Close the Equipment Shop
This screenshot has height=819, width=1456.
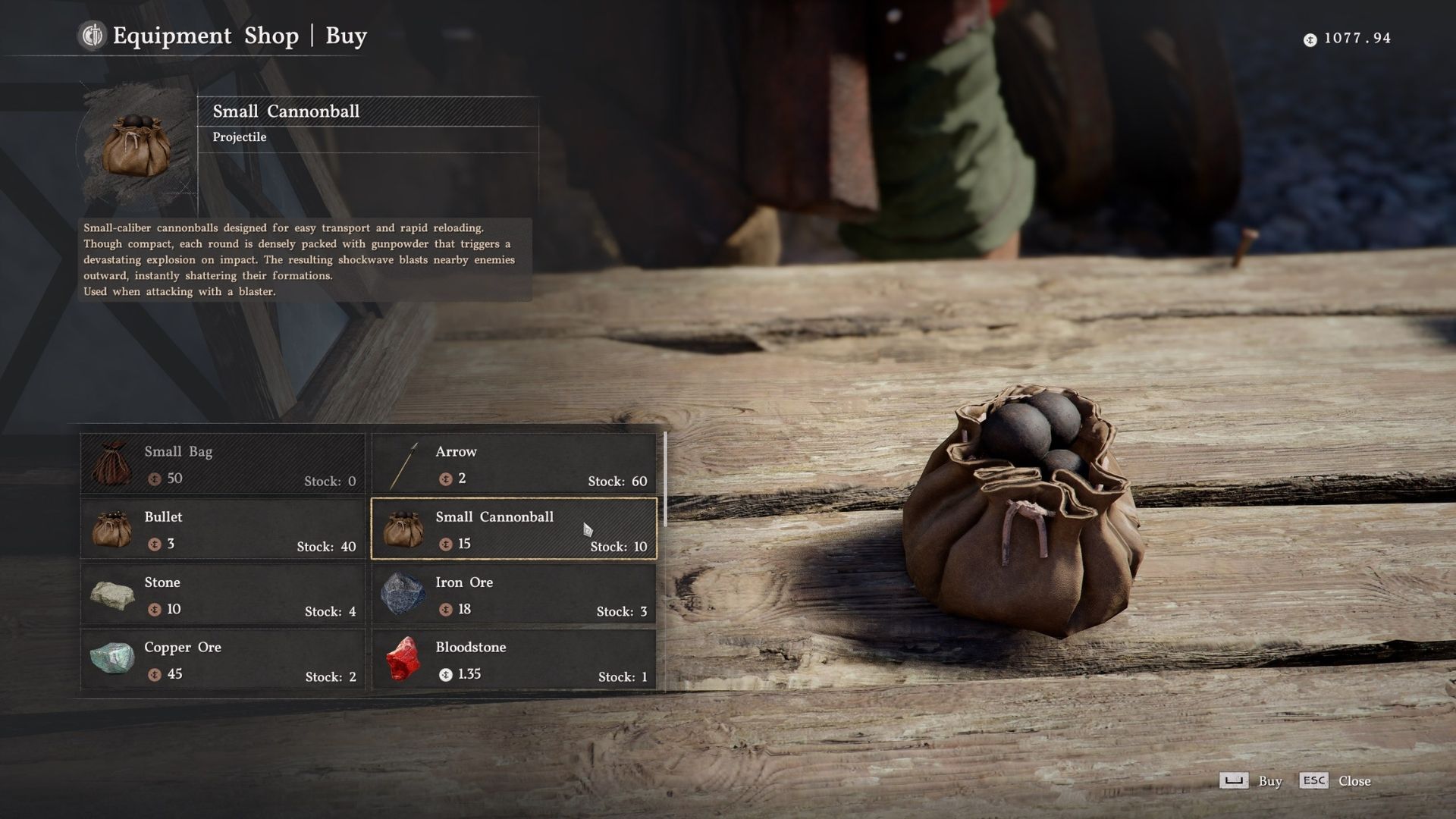[x=1354, y=781]
